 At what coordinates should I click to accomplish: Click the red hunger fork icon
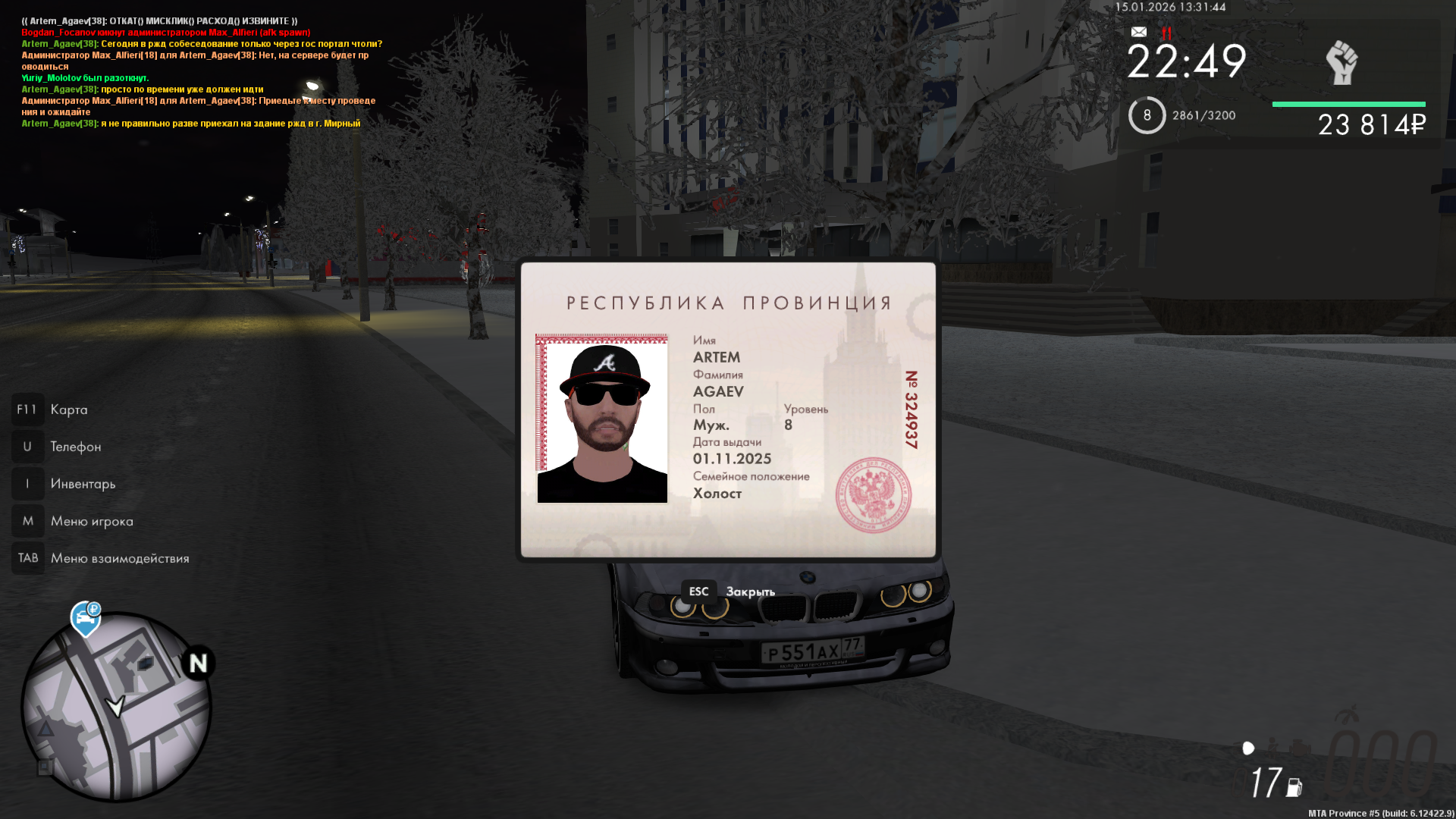click(1166, 33)
